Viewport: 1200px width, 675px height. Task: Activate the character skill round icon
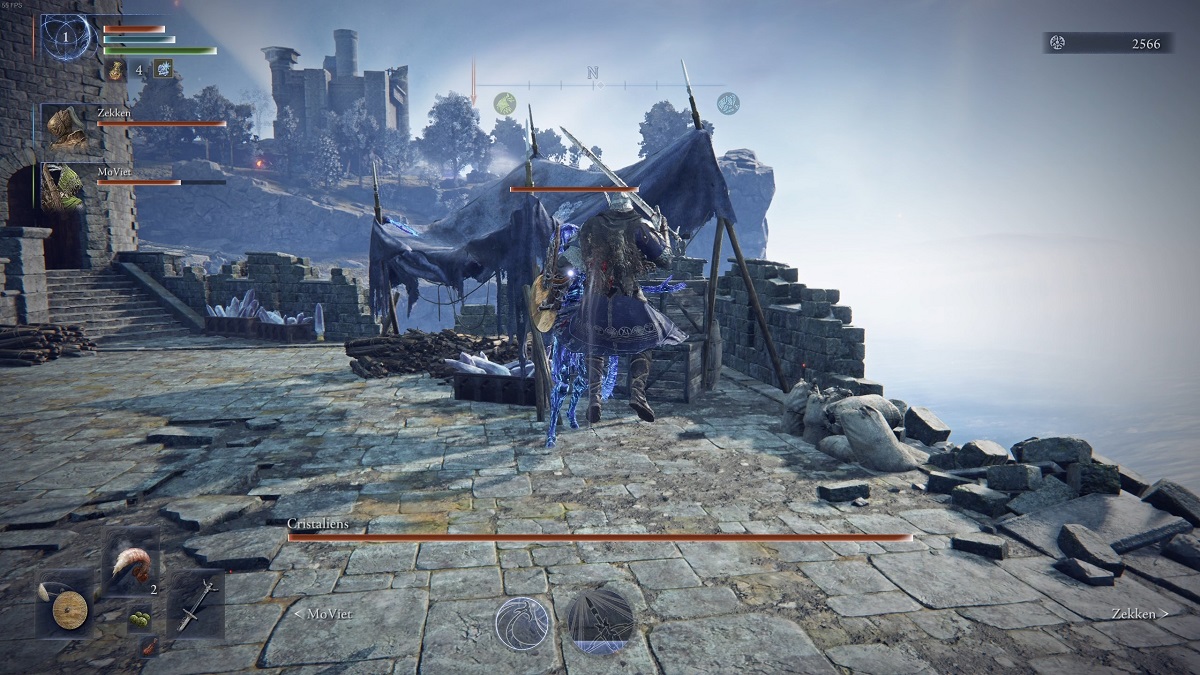[523, 625]
